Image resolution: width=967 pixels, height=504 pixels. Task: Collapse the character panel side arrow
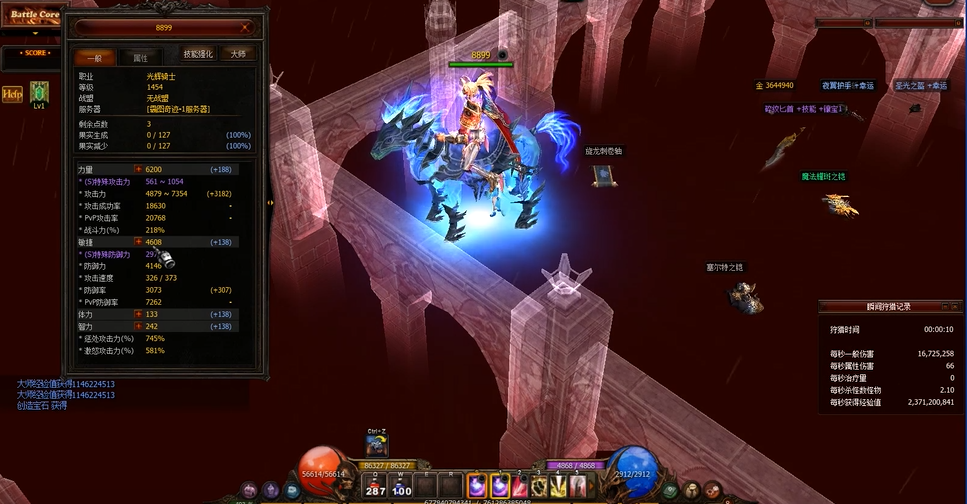270,202
